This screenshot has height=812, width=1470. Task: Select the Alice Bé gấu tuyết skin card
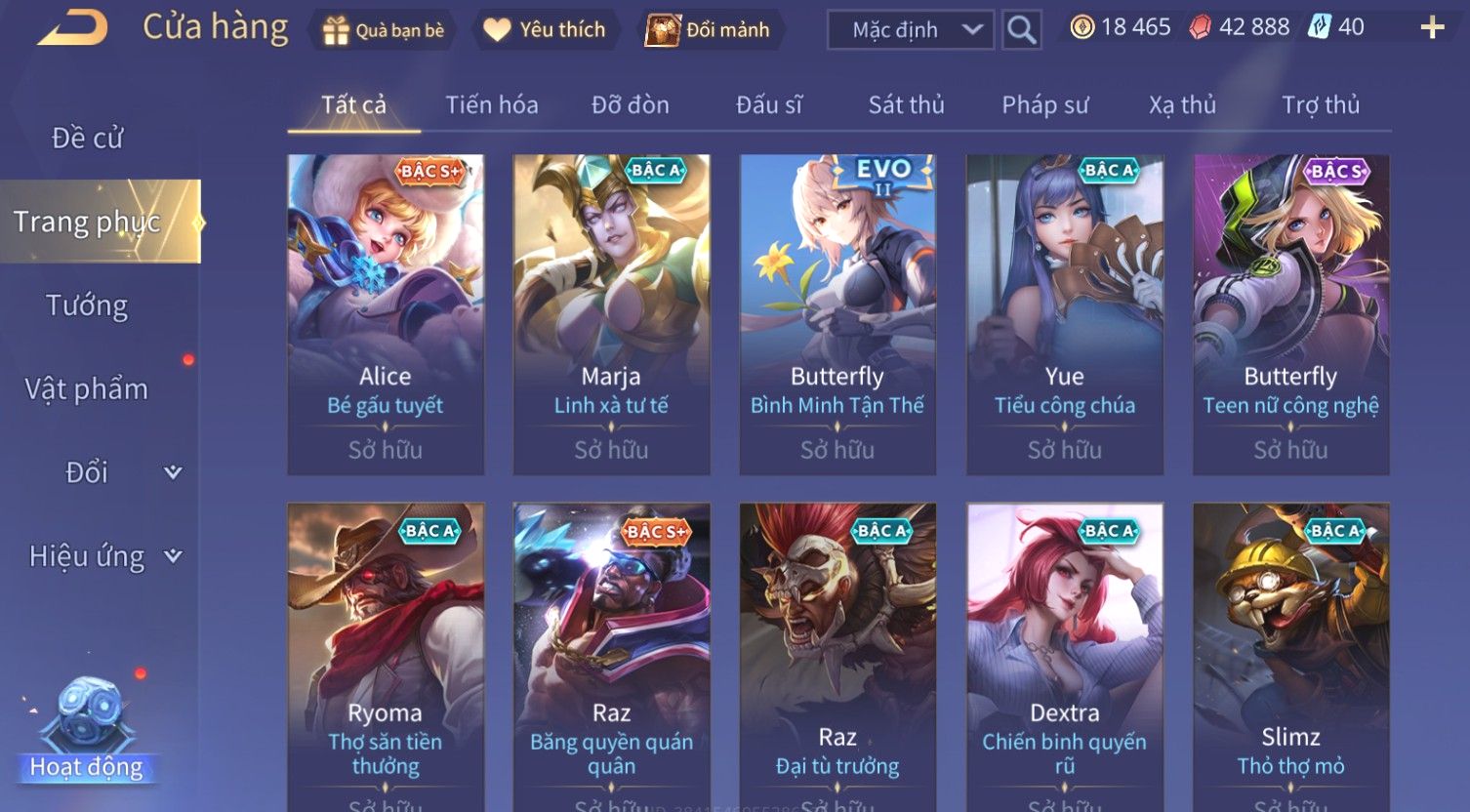386,314
